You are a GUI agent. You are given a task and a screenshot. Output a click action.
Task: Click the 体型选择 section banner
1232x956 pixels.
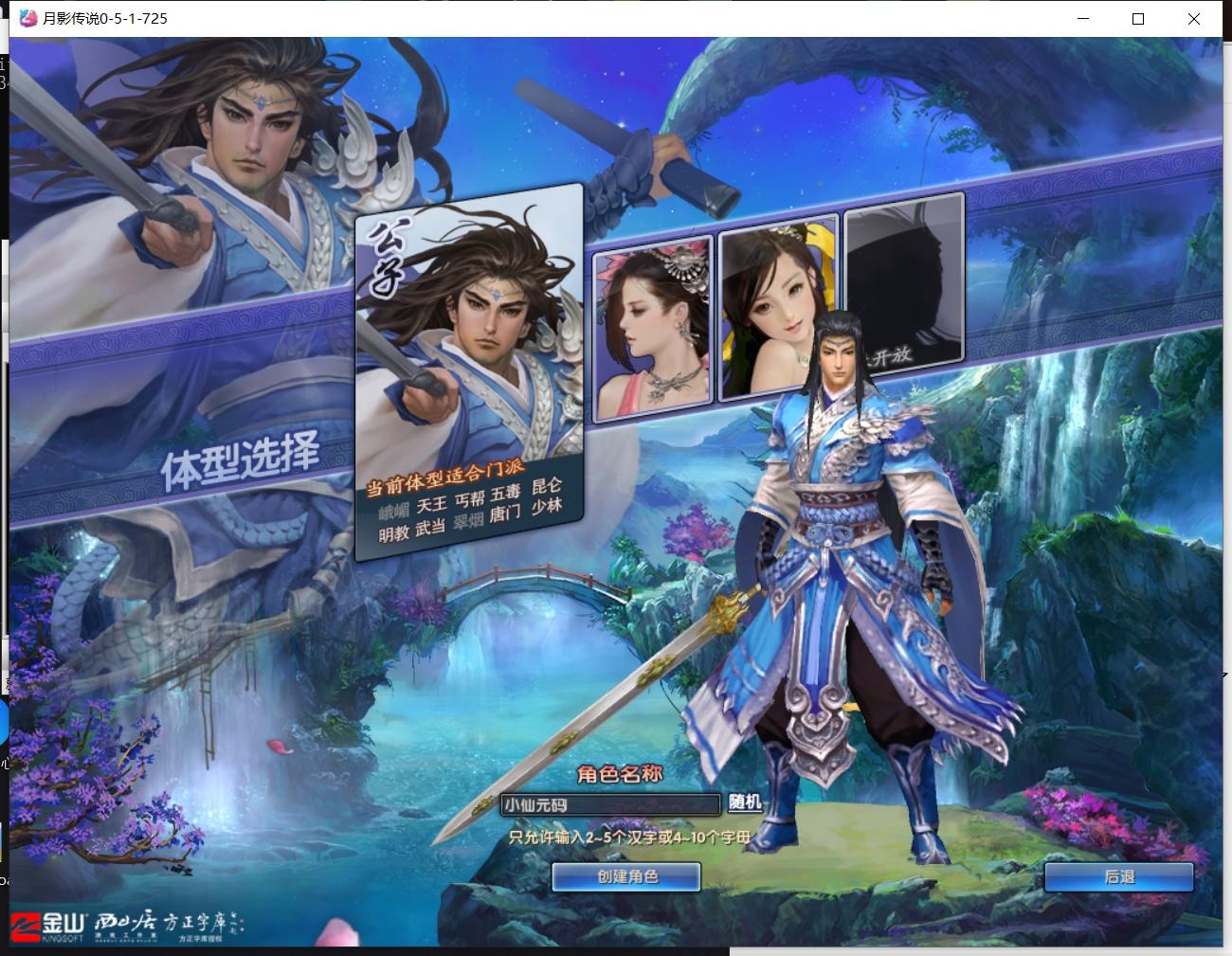(x=242, y=454)
